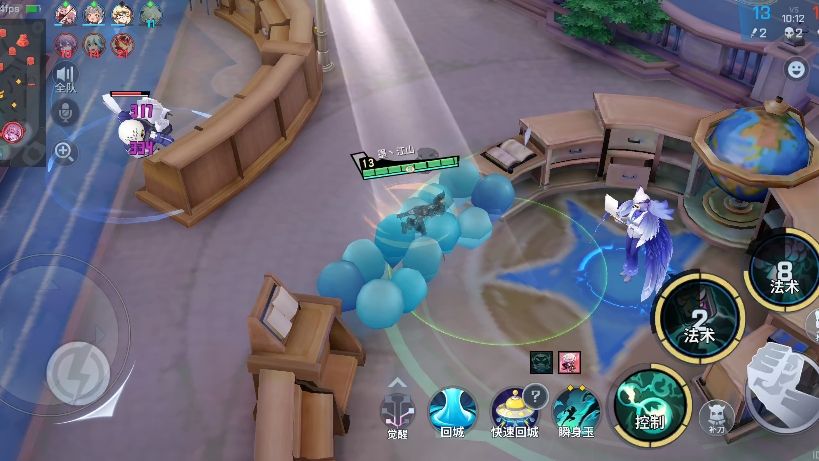Viewport: 819px width, 461px height.
Task: Use the 回城 recall button
Action: pyautogui.click(x=452, y=409)
